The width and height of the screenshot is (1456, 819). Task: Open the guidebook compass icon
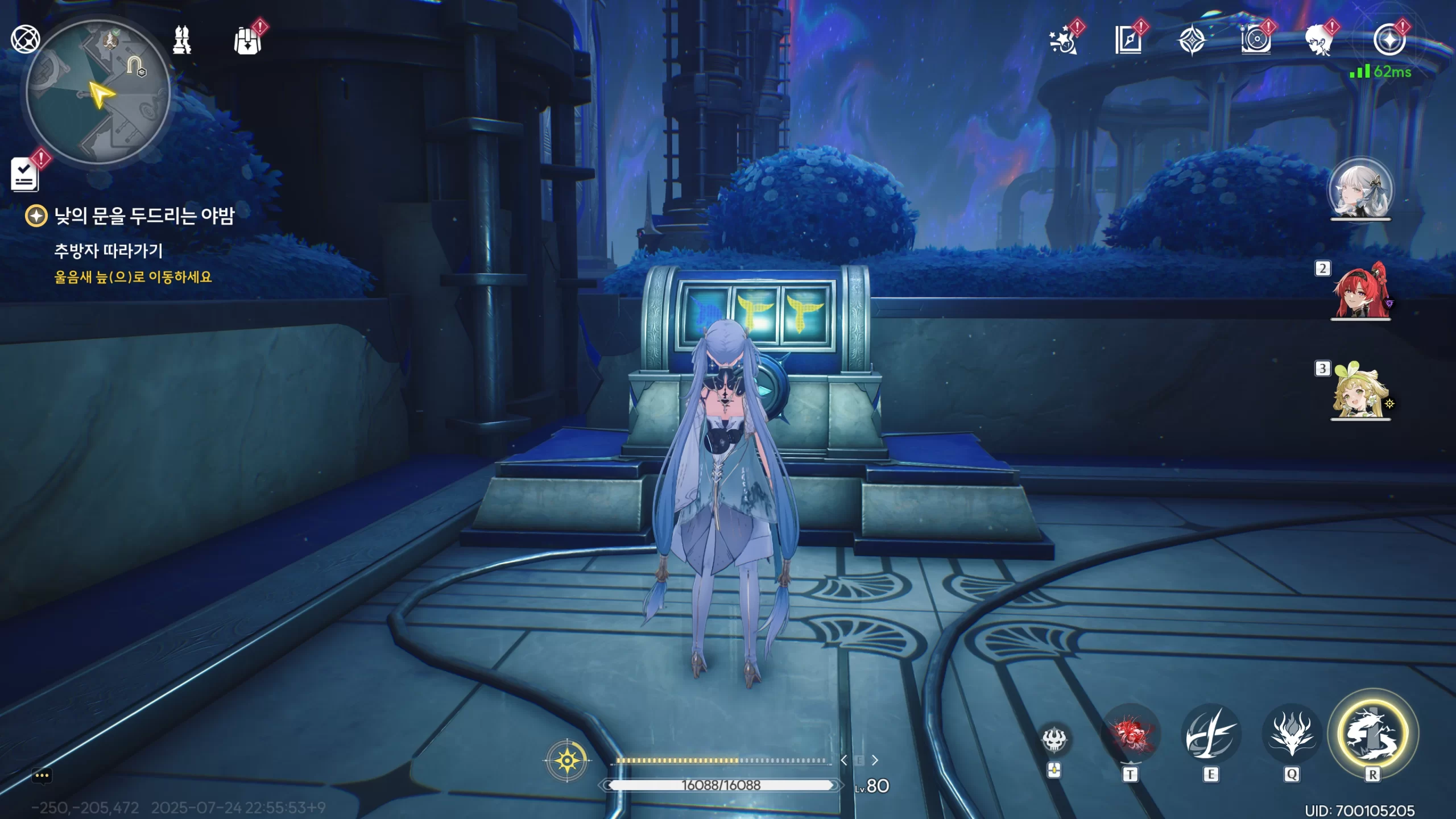[1128, 40]
